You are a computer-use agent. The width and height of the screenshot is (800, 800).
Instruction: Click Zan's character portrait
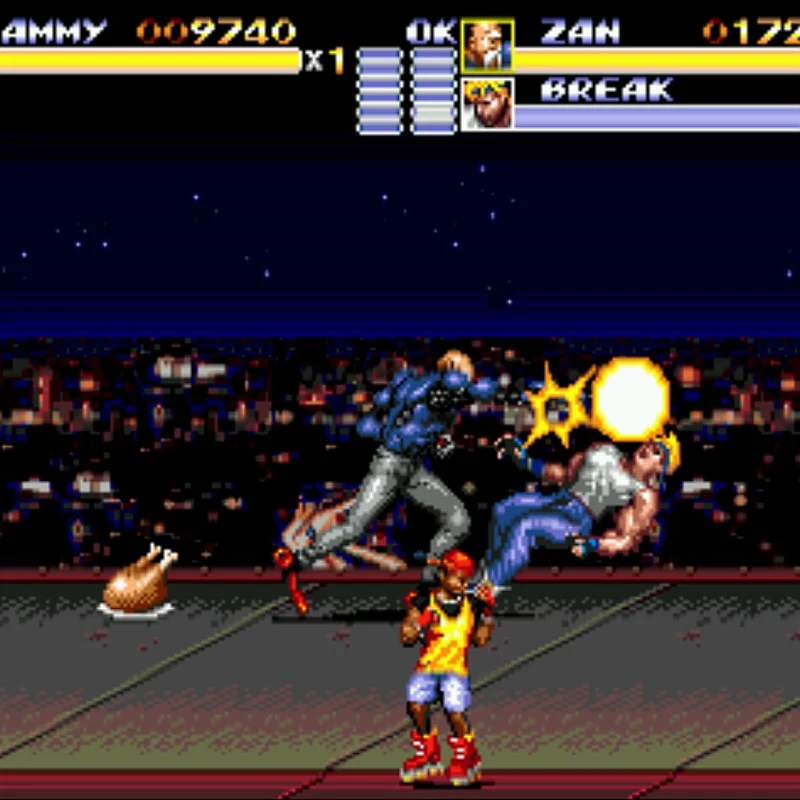488,45
